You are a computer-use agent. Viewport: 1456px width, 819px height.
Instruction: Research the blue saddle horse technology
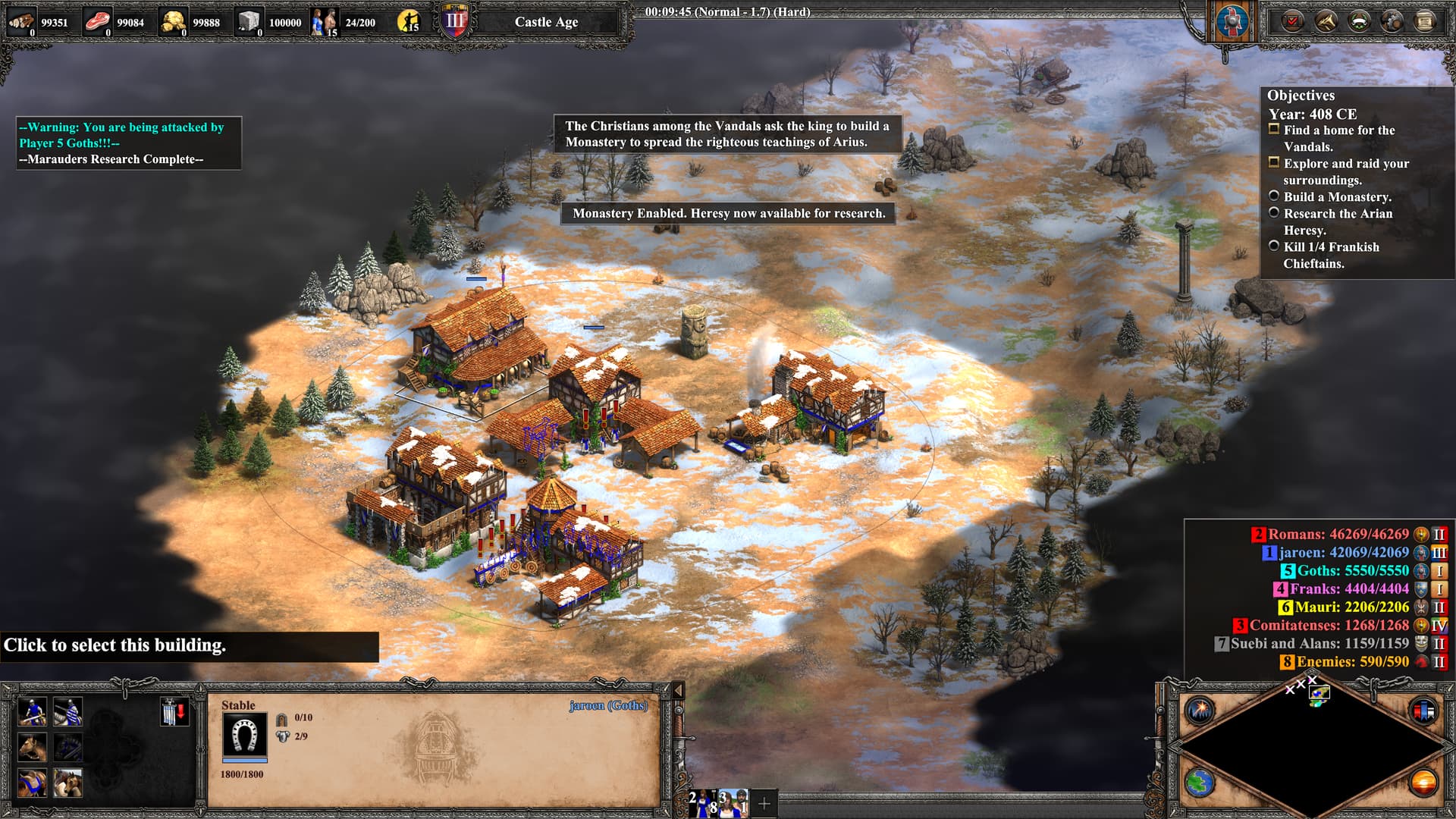coord(32,783)
